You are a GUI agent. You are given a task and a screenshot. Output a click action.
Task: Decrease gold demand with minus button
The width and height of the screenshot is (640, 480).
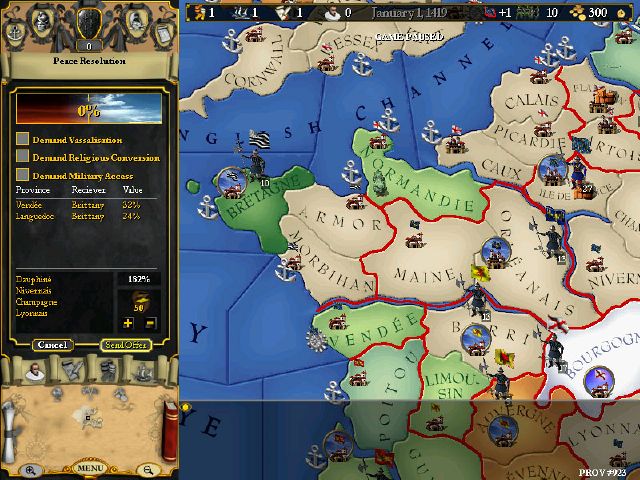tap(150, 323)
